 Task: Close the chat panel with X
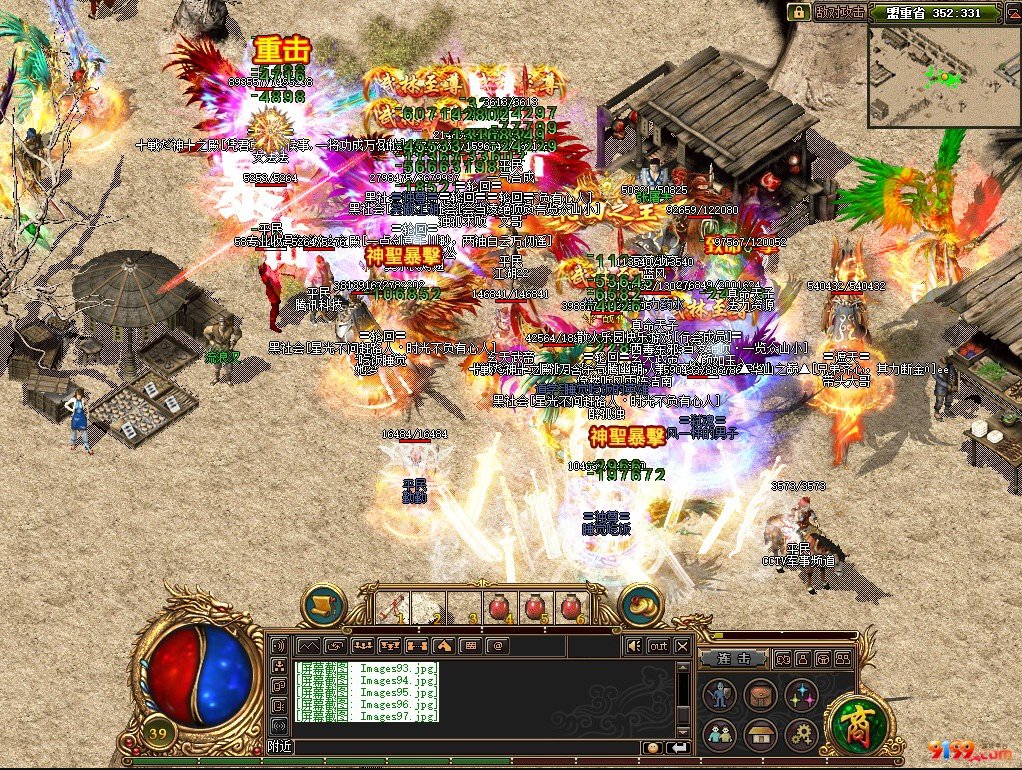point(682,646)
